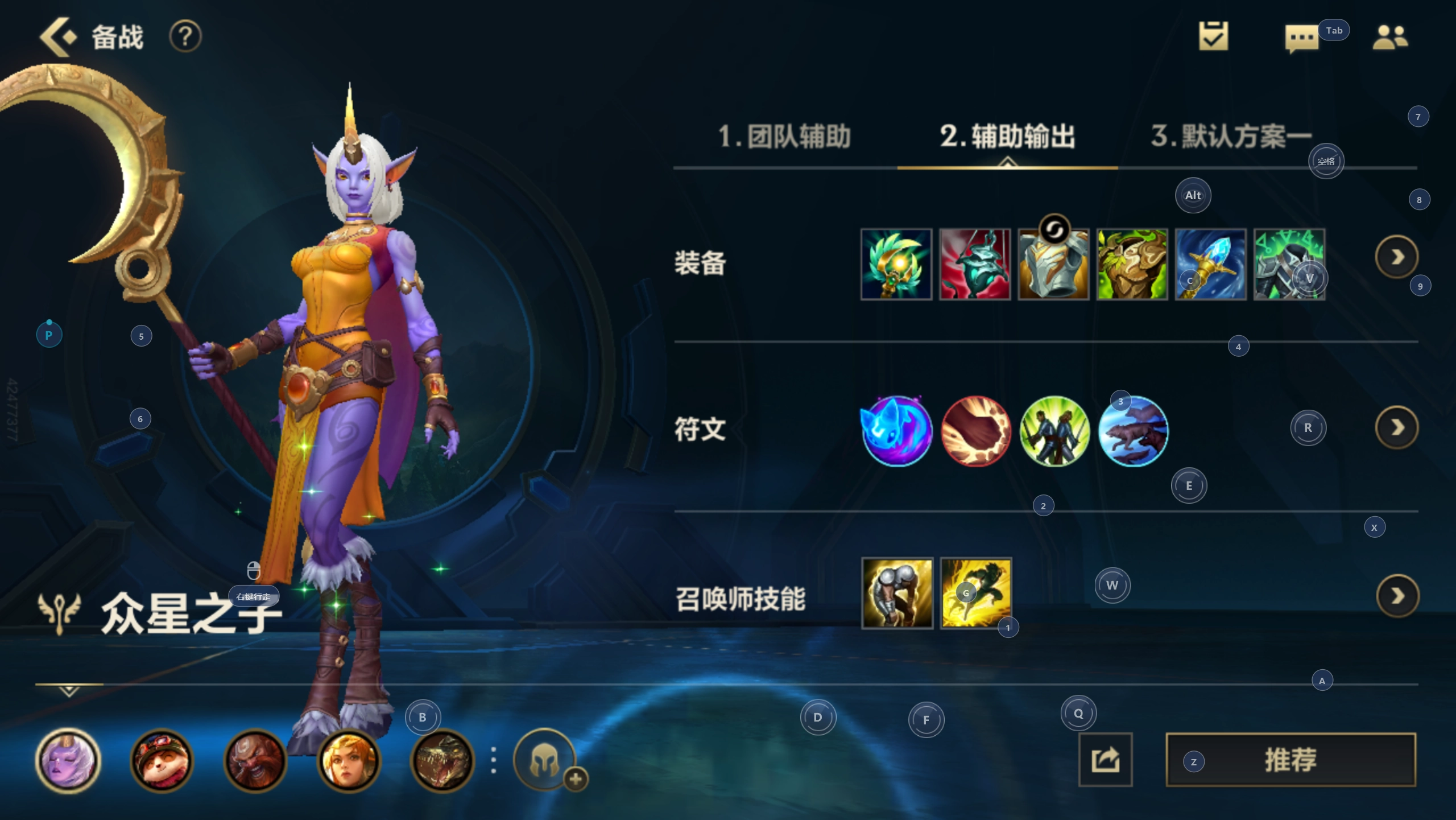Expand the 装备 equipment section with its chevron
Screen dimensions: 1456x820
coord(1397,257)
